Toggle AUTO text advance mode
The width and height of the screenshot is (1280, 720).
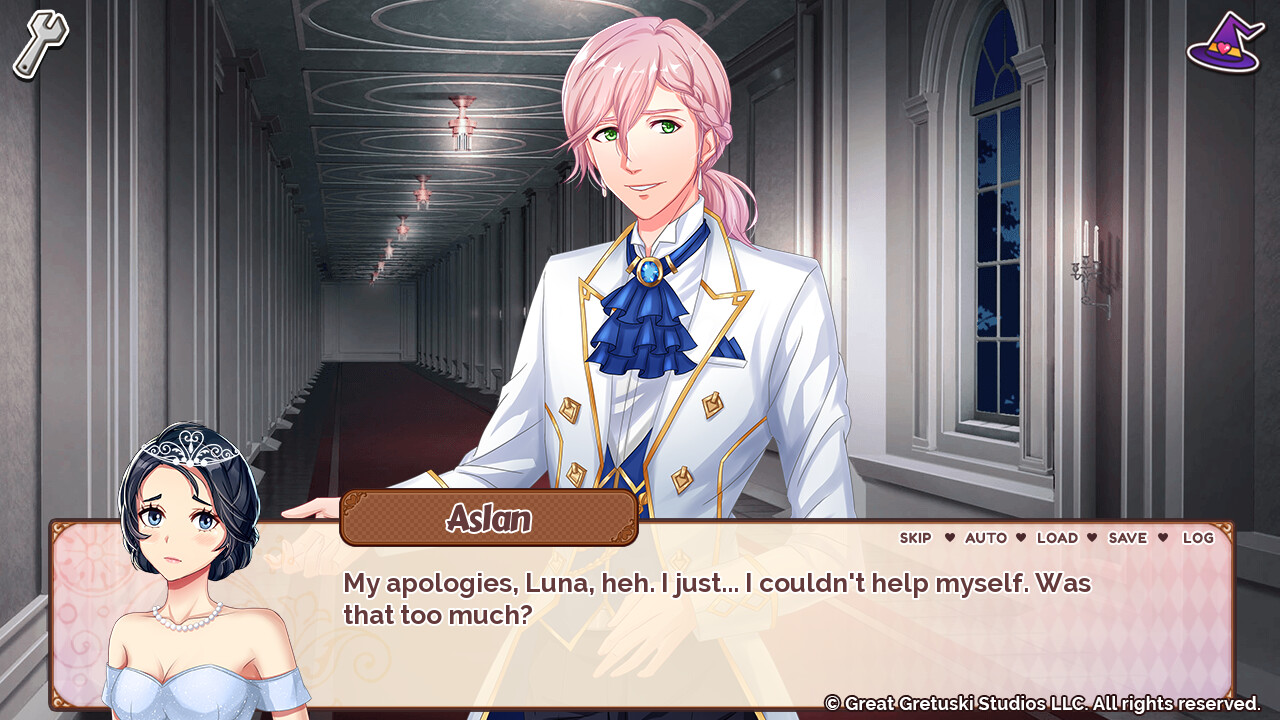pyautogui.click(x=987, y=538)
